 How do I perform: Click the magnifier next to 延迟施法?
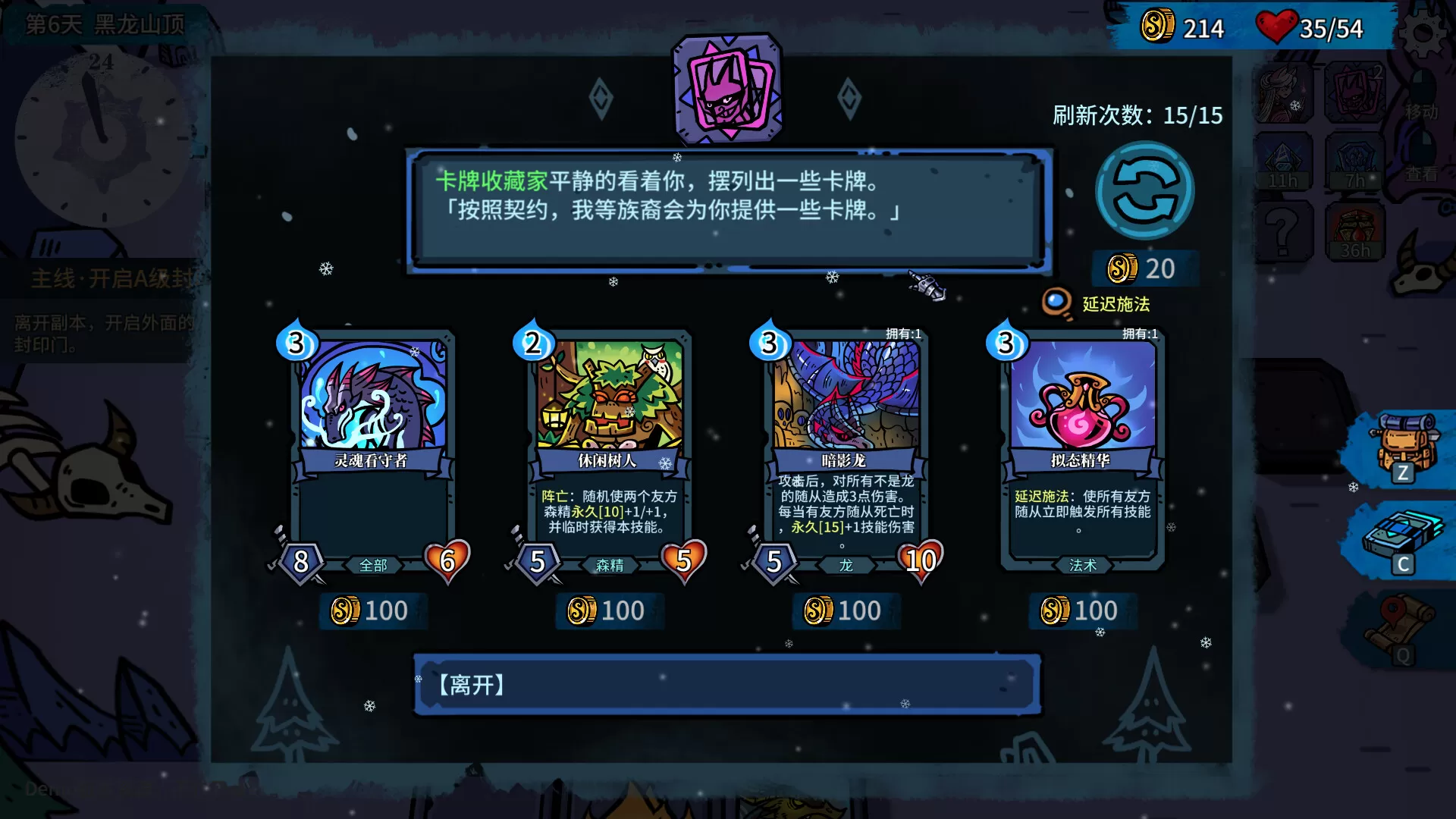click(x=1053, y=302)
